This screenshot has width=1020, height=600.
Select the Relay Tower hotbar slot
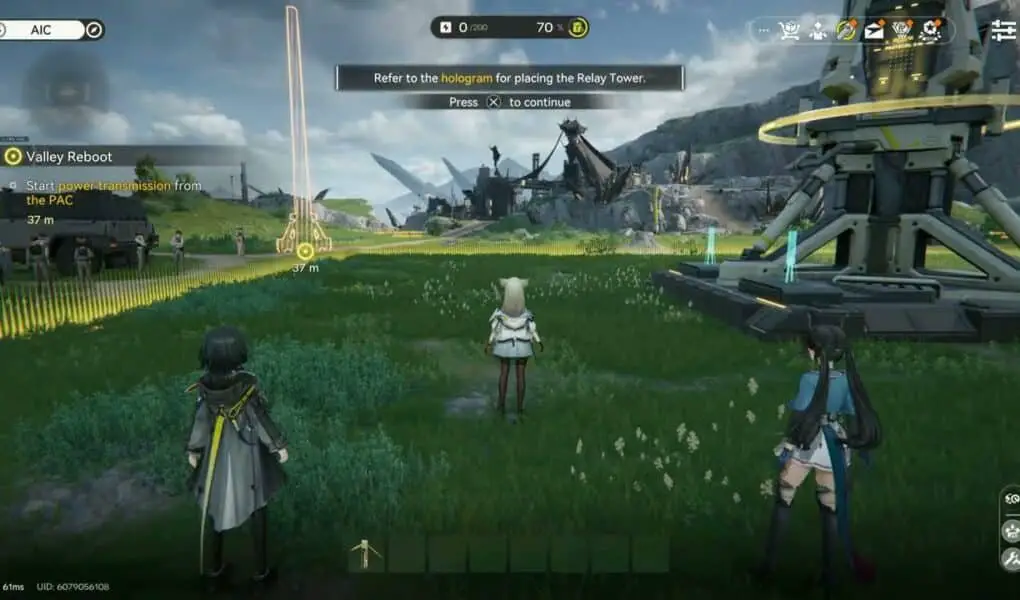pyautogui.click(x=365, y=554)
